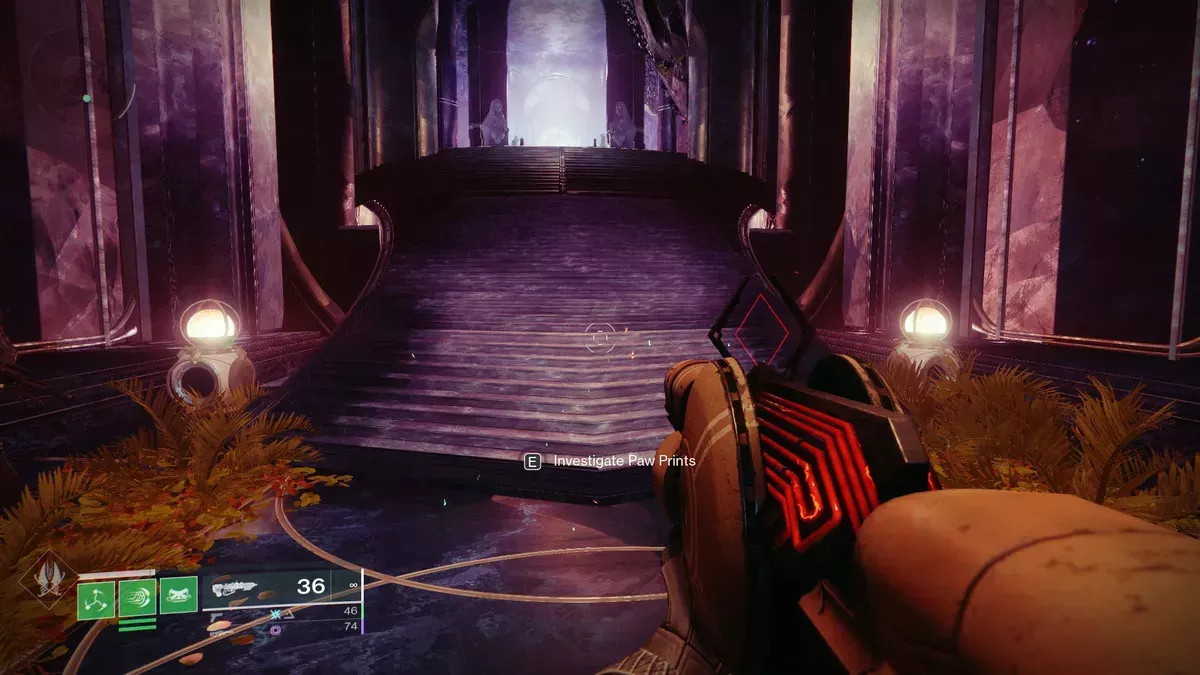1200x675 pixels.
Task: Trigger the green melee ability icon
Action: (137, 599)
